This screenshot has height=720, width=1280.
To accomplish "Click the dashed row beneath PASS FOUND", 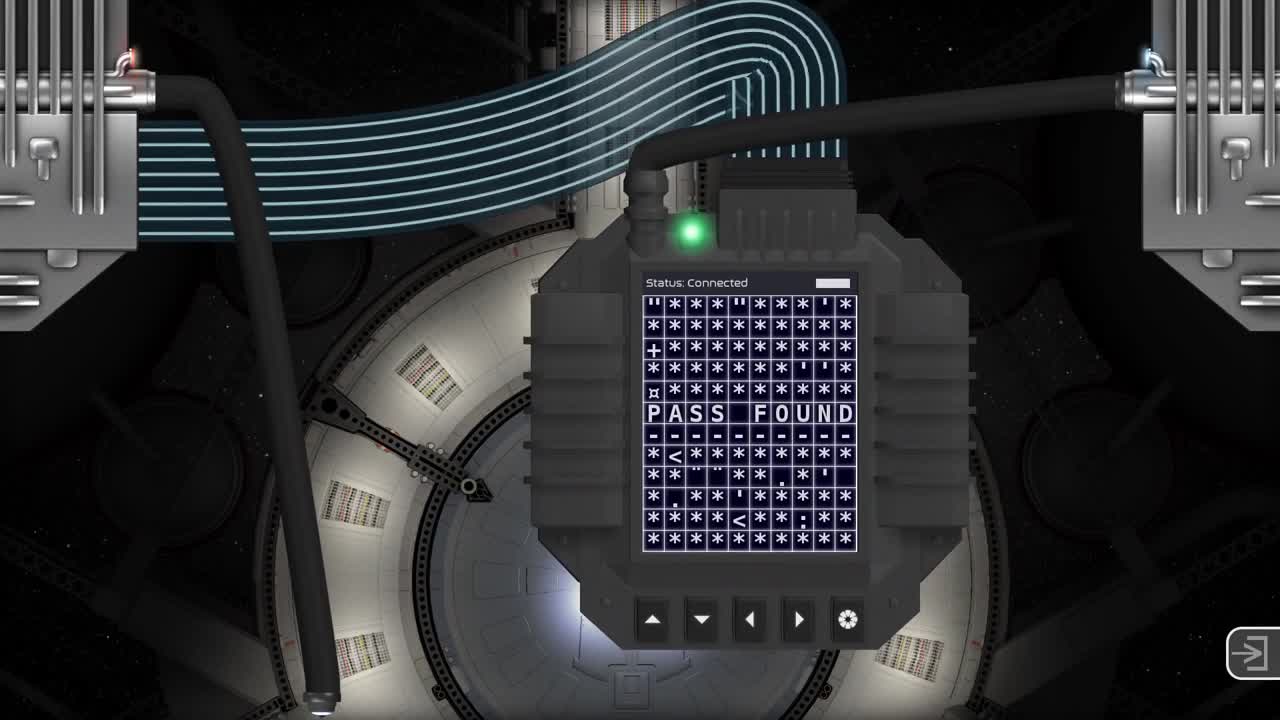I will (x=747, y=435).
